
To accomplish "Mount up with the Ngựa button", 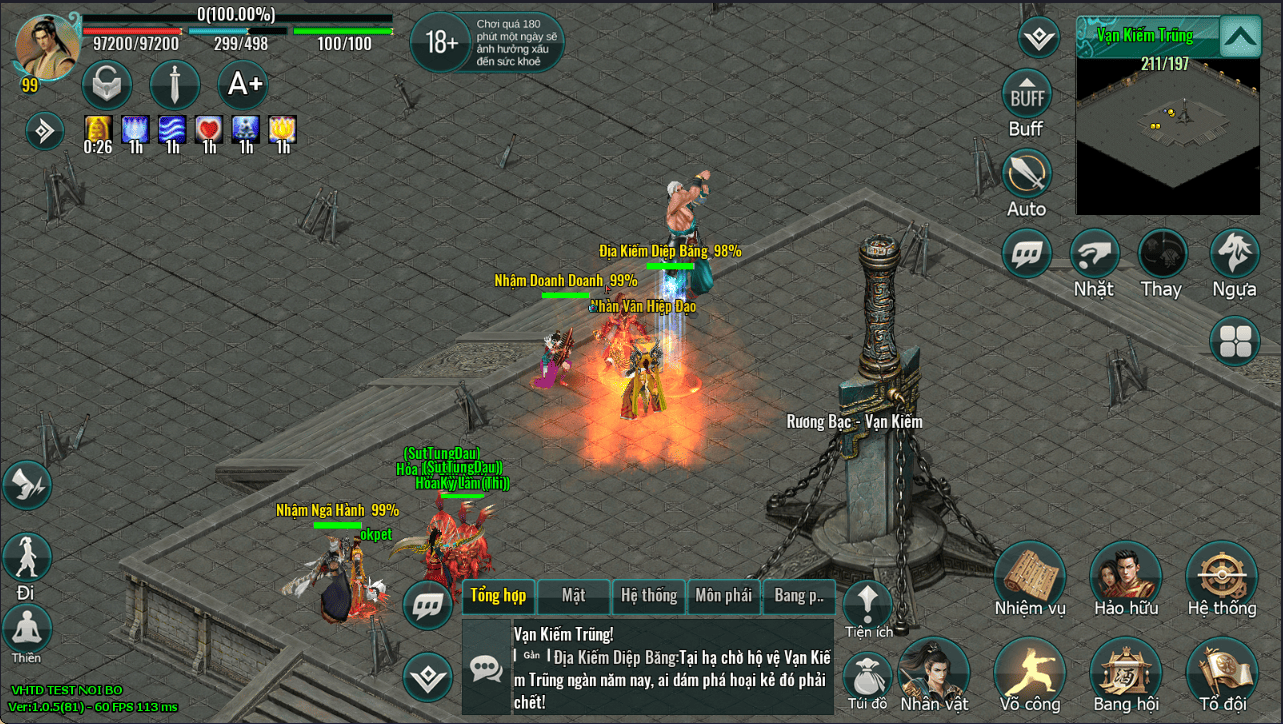I will [1234, 254].
